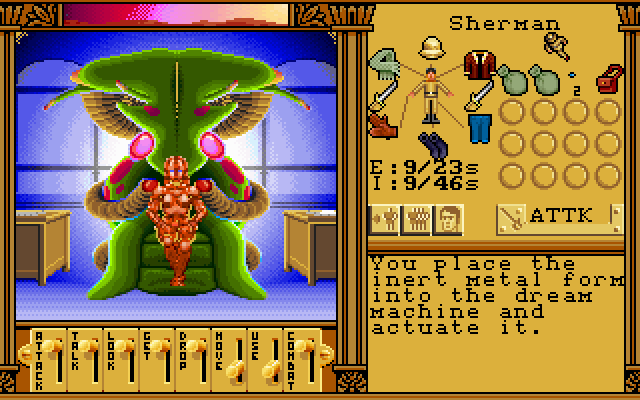
Task: Switch to the previous party member
Action: [x=384, y=216]
